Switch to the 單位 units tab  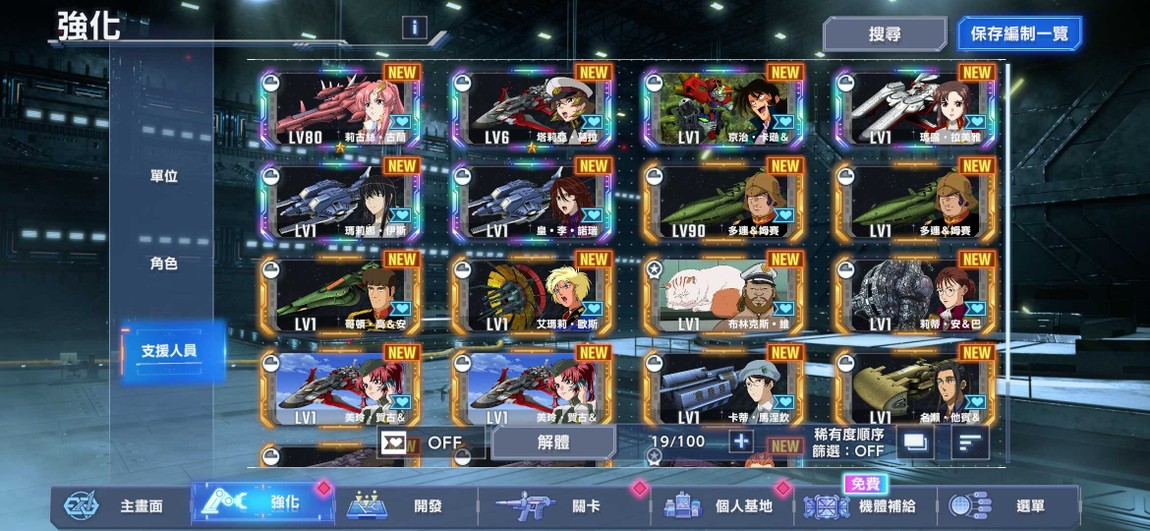[164, 176]
